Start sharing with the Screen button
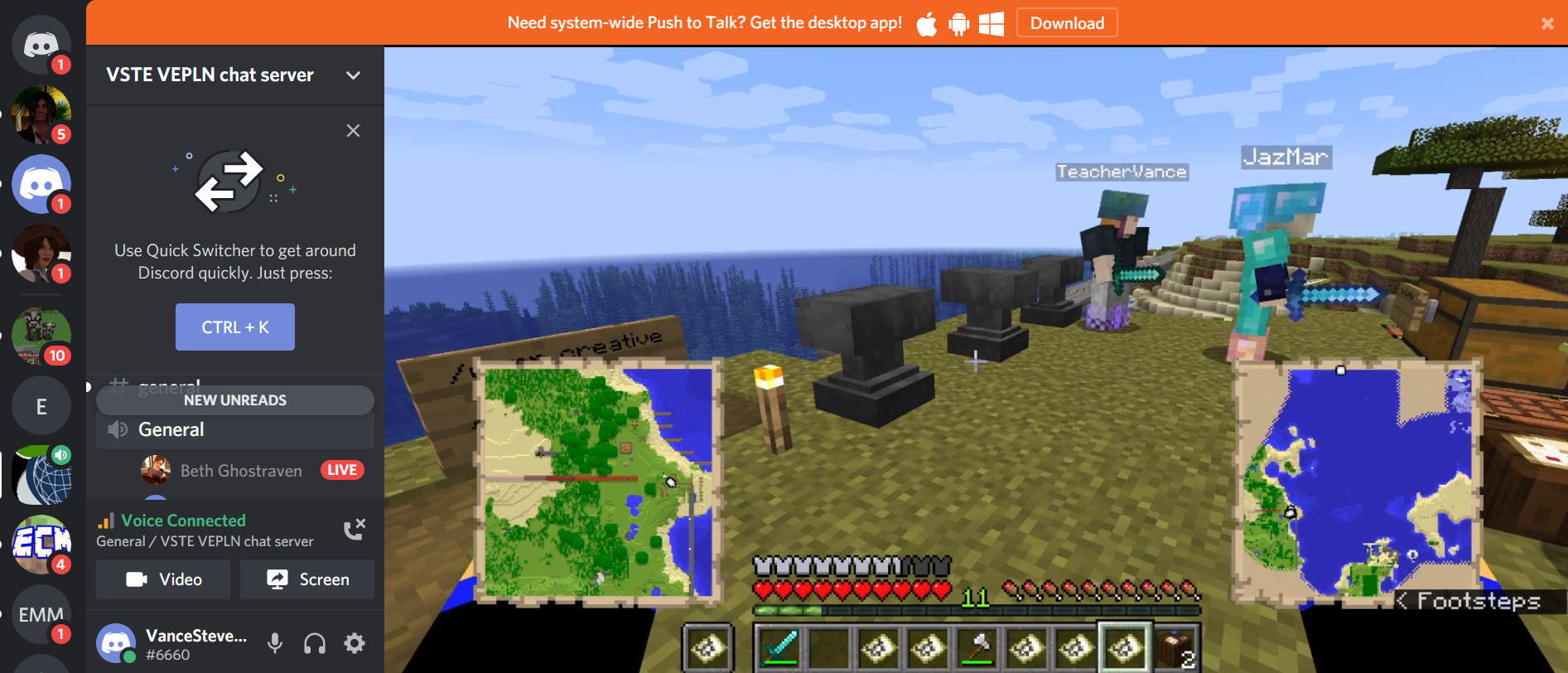Screen dimensions: 1568x673 click(307, 579)
